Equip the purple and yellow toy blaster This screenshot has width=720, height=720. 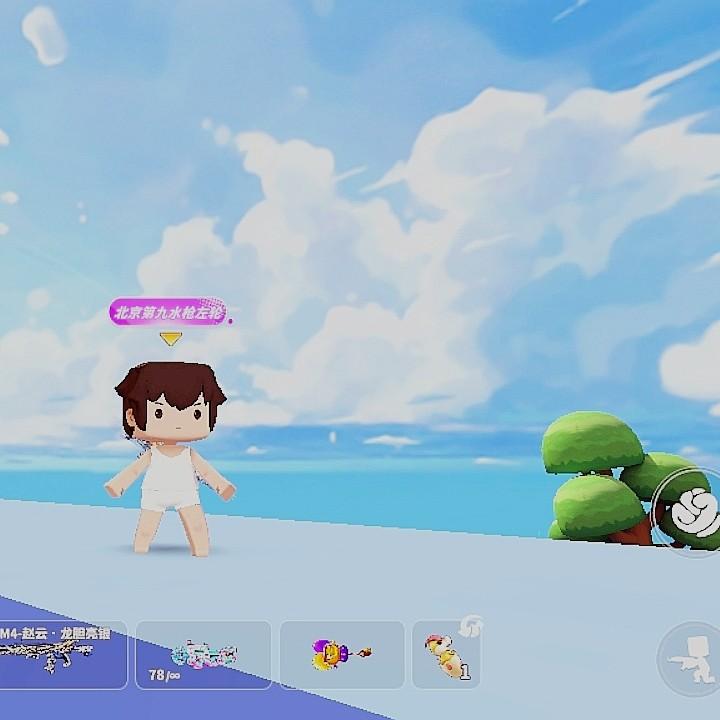point(342,654)
